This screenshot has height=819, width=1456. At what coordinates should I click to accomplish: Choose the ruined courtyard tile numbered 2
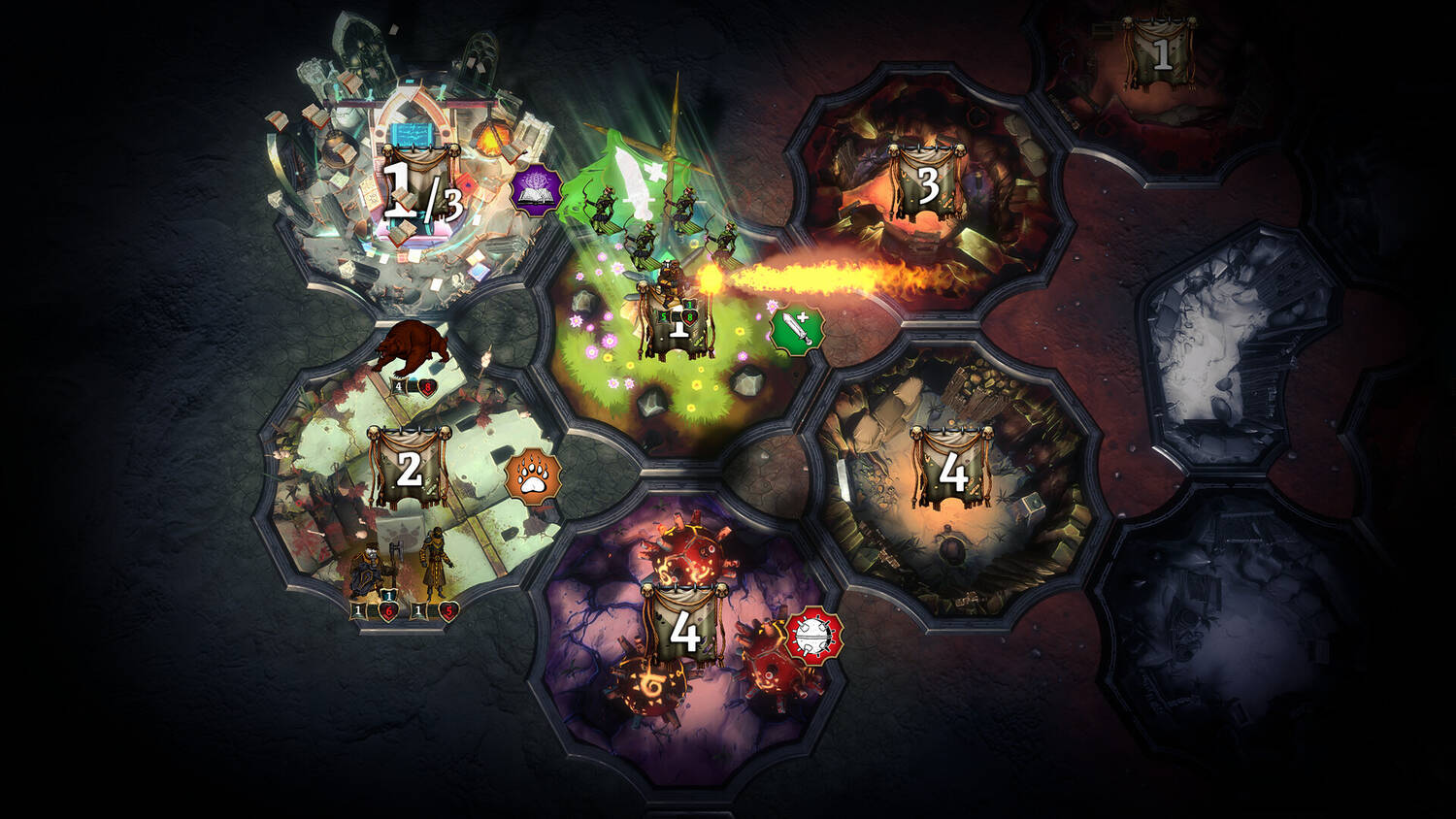tap(410, 469)
